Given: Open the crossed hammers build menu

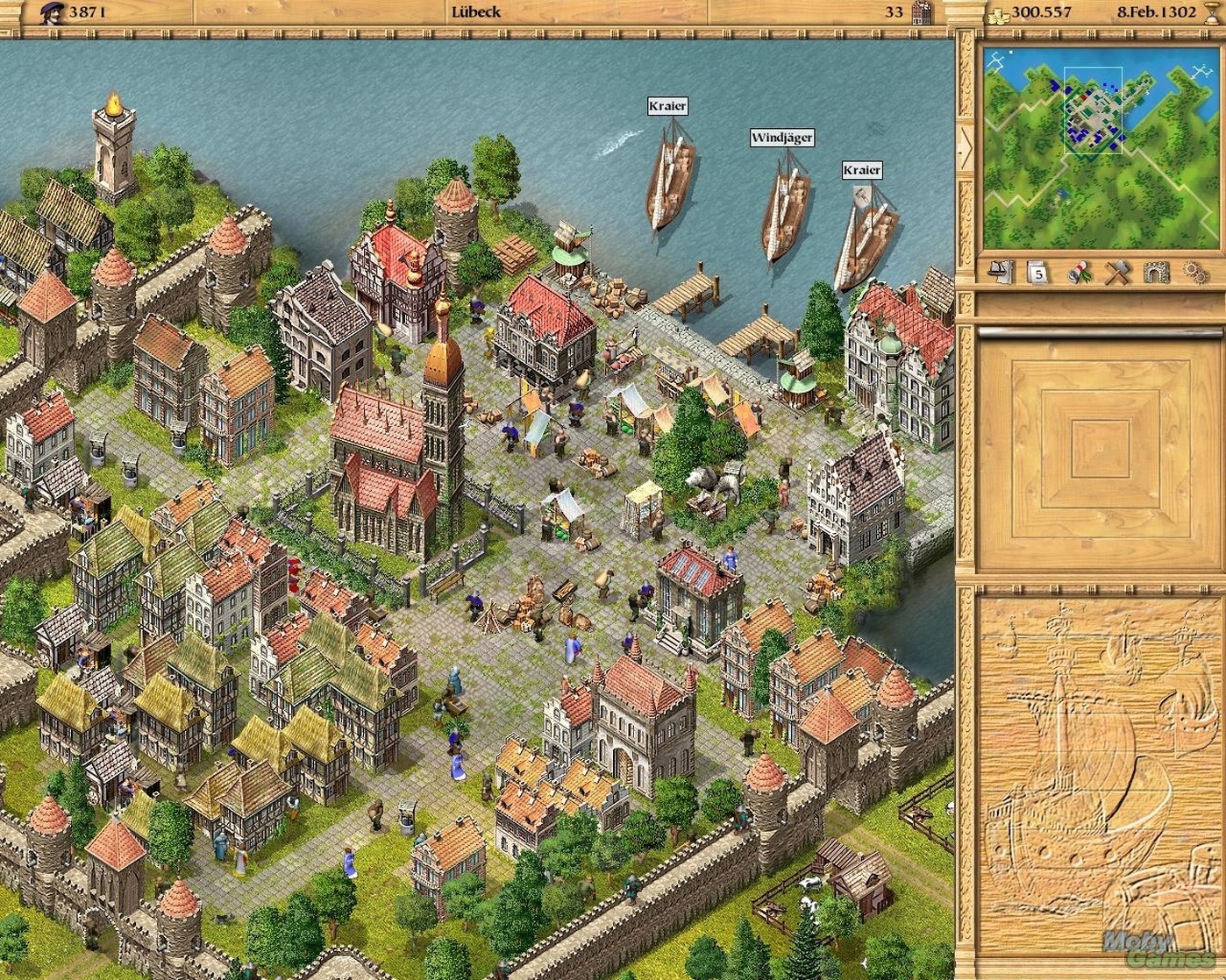Looking at the screenshot, I should 1116,273.
